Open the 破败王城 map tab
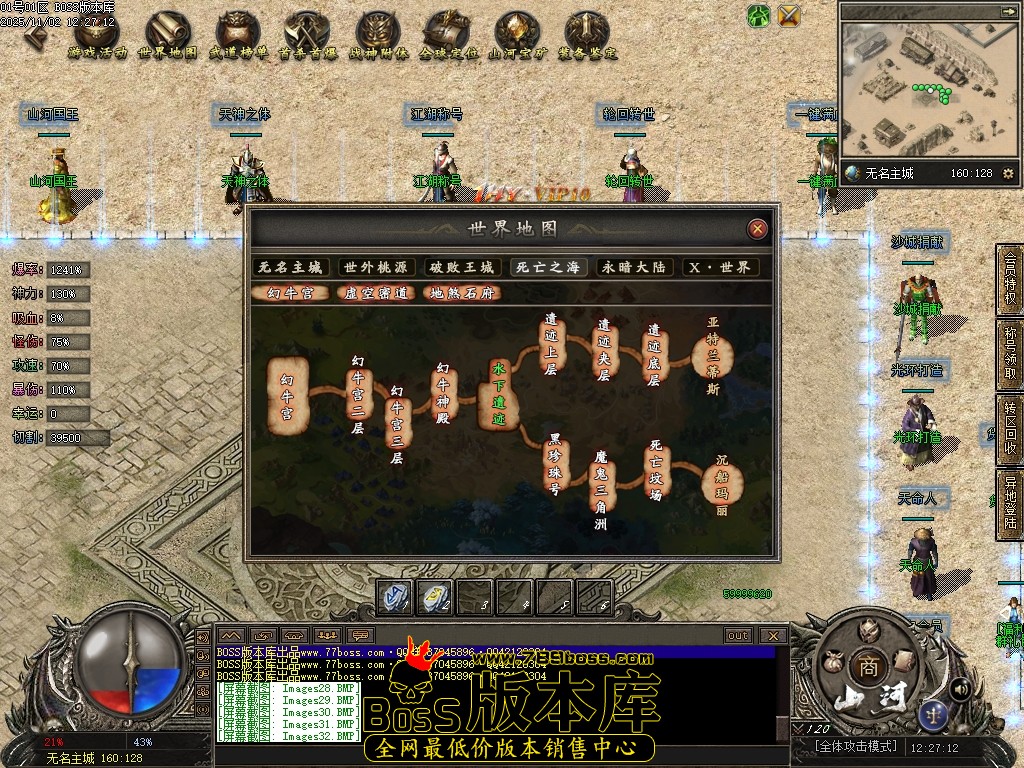This screenshot has width=1024, height=768. 462,268
